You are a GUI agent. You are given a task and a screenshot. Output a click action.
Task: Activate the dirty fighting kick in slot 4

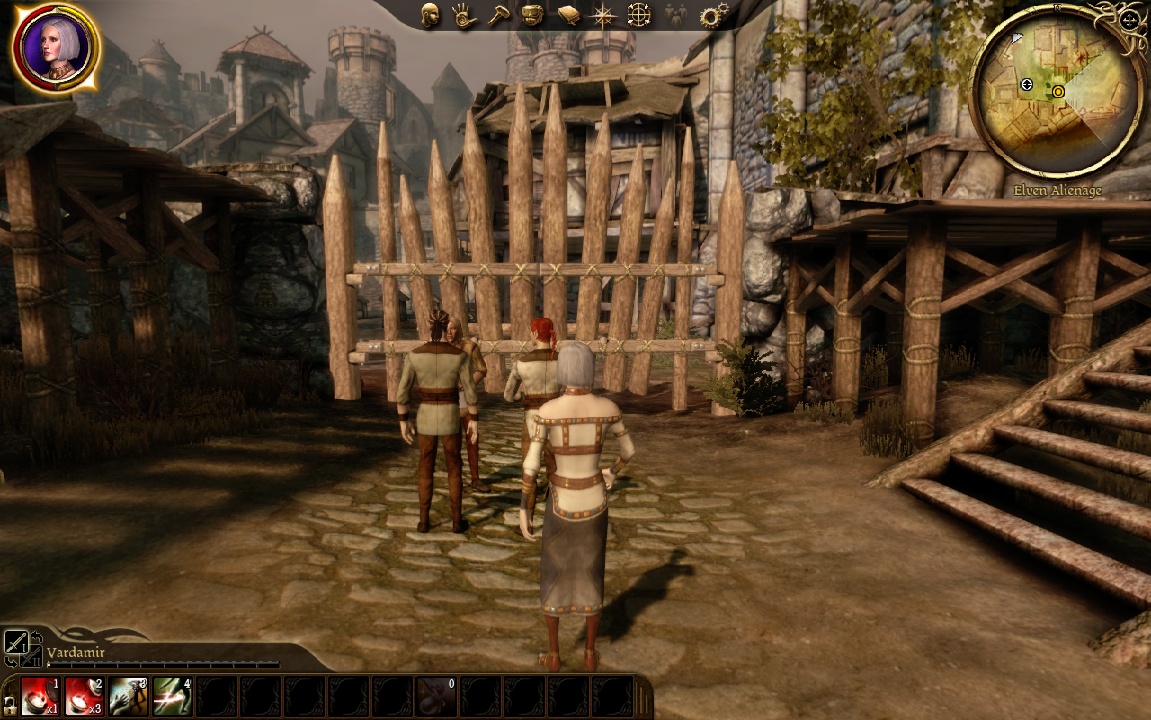[173, 696]
